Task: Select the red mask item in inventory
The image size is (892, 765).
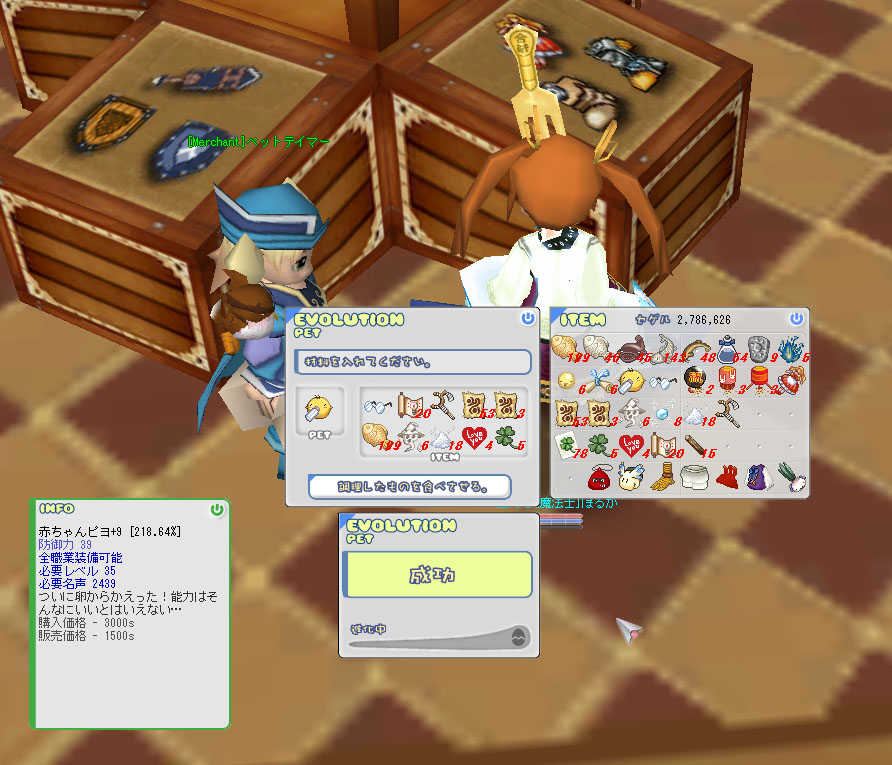Action: pyautogui.click(x=599, y=477)
